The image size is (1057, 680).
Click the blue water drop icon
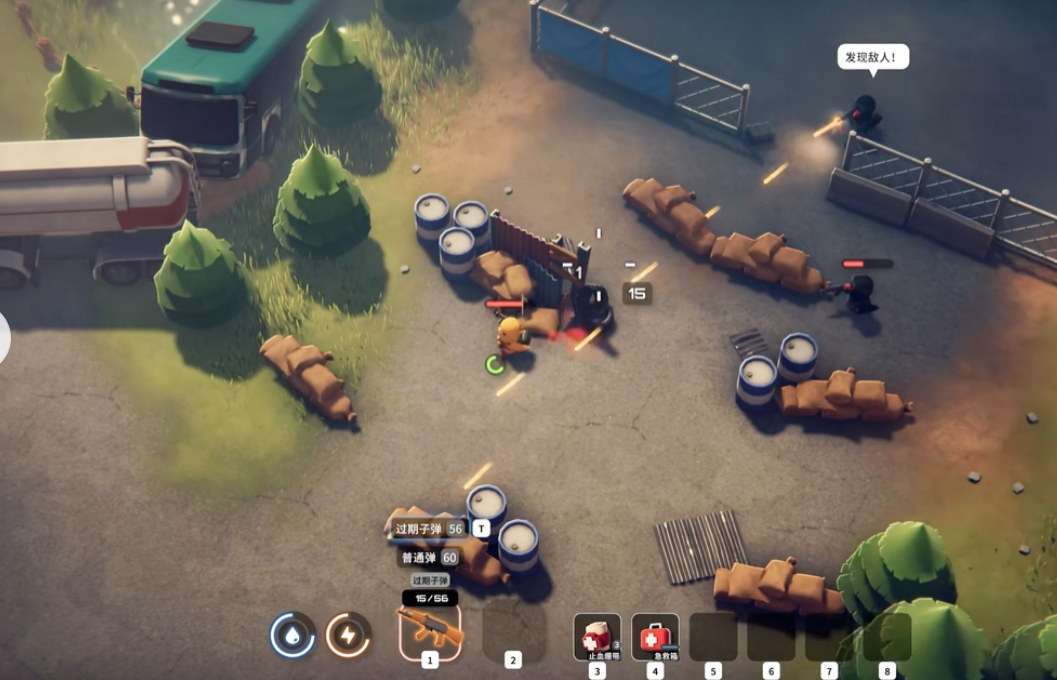click(x=292, y=635)
